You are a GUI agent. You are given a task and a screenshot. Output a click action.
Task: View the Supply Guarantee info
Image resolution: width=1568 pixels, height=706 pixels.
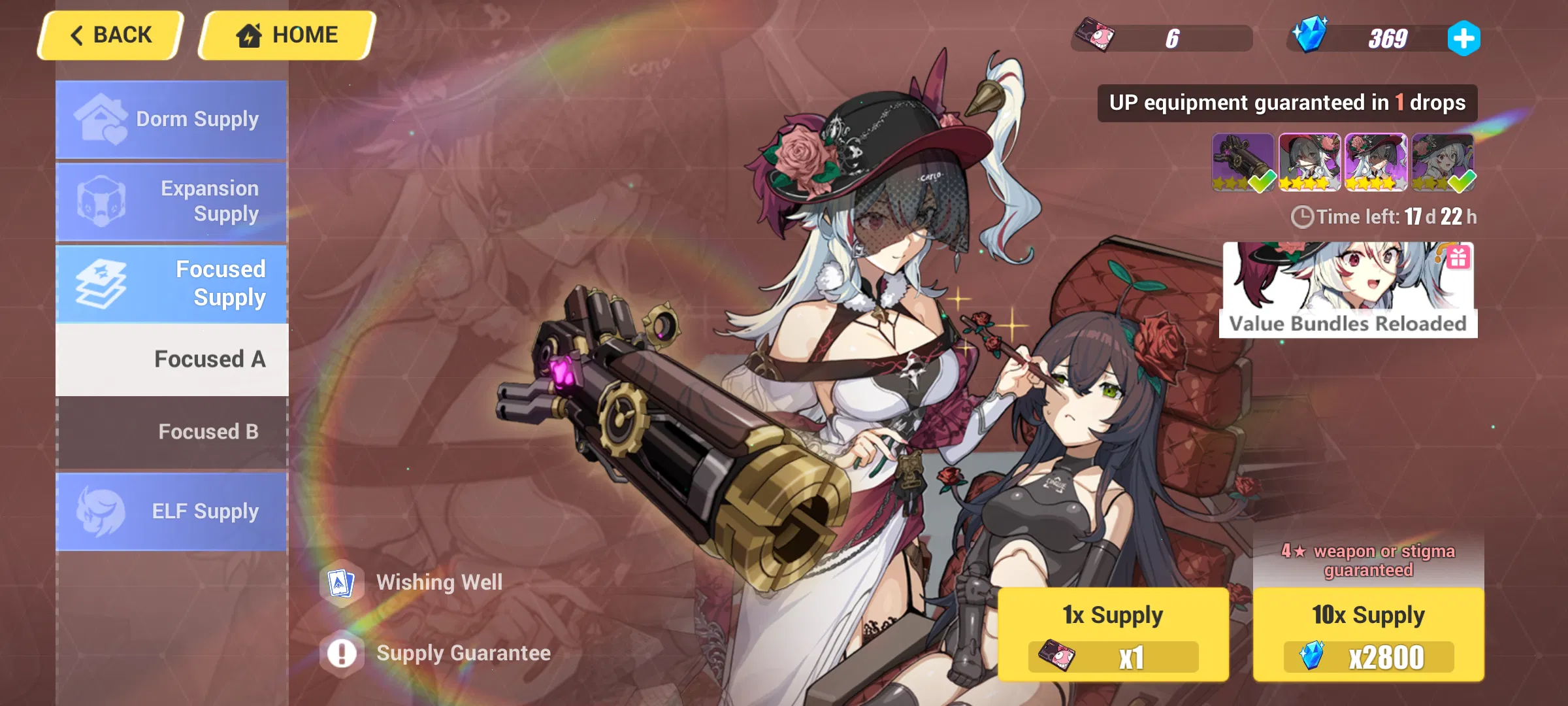point(464,652)
